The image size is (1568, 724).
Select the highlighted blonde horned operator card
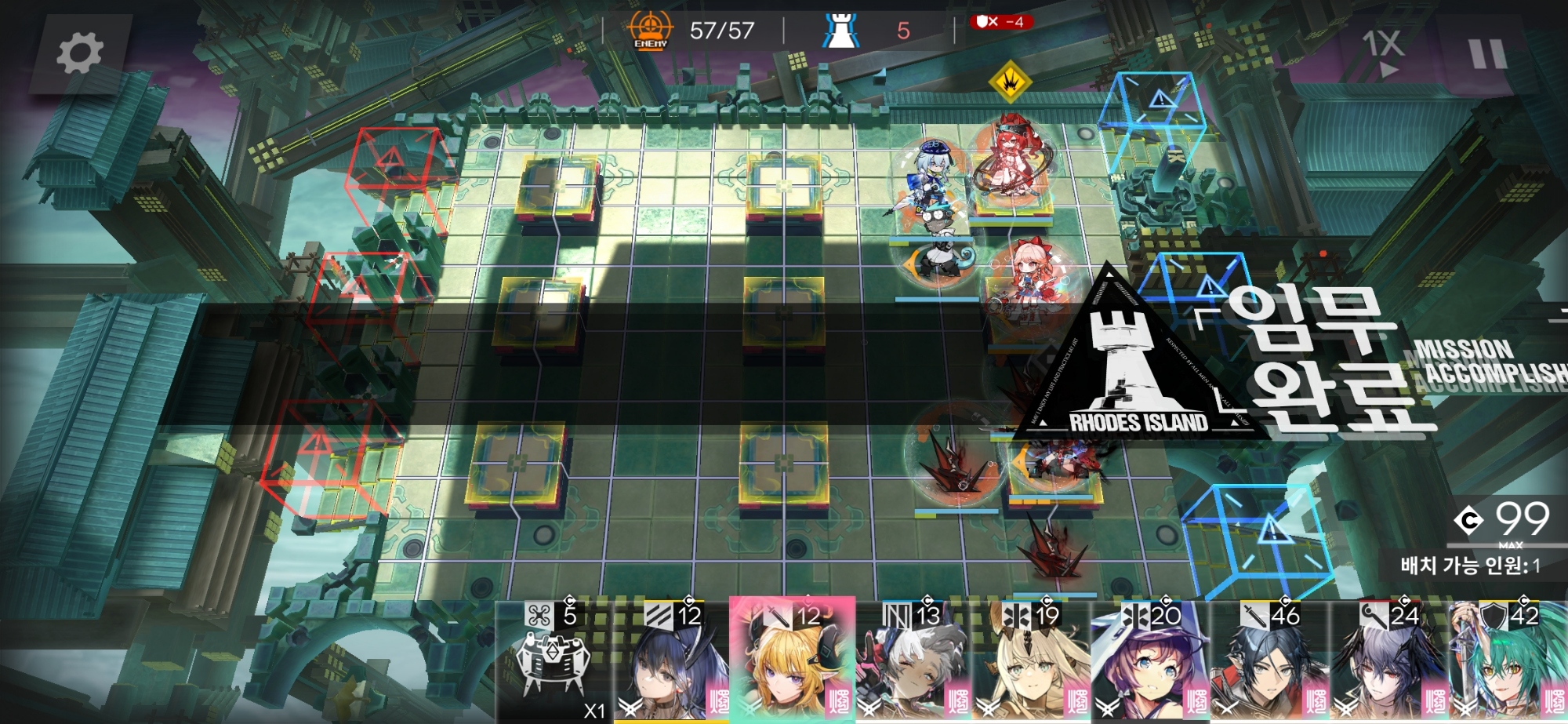tap(792, 663)
